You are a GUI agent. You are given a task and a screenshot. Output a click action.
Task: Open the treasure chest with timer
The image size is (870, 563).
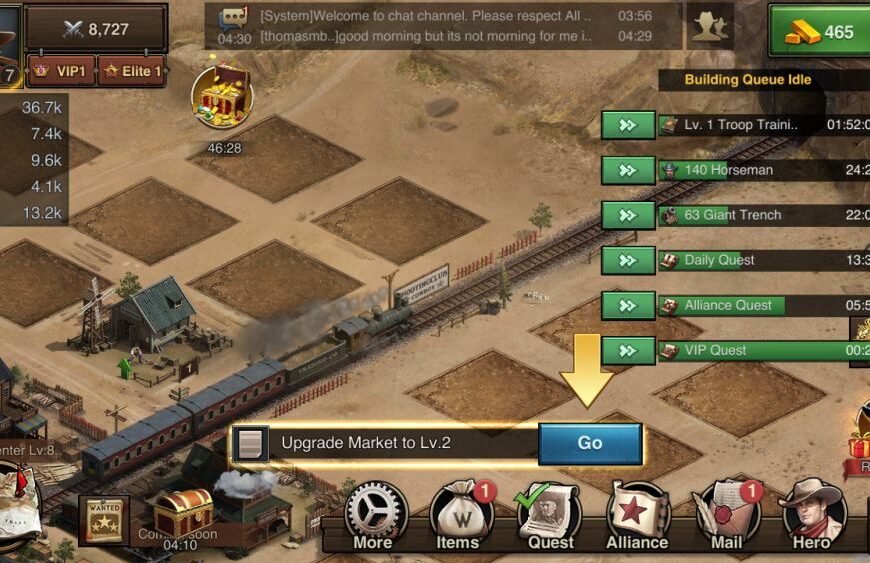pos(221,98)
